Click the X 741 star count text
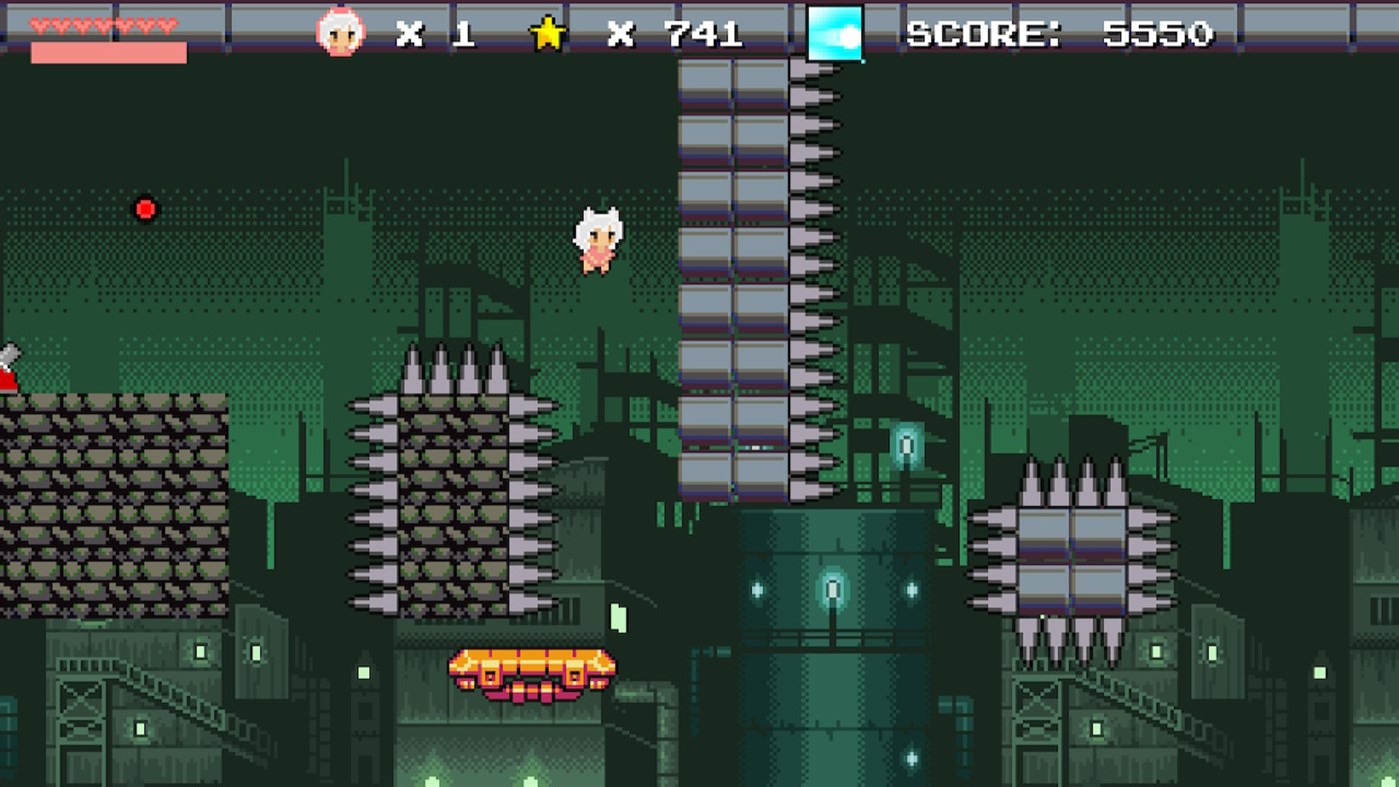1399x787 pixels. point(675,33)
